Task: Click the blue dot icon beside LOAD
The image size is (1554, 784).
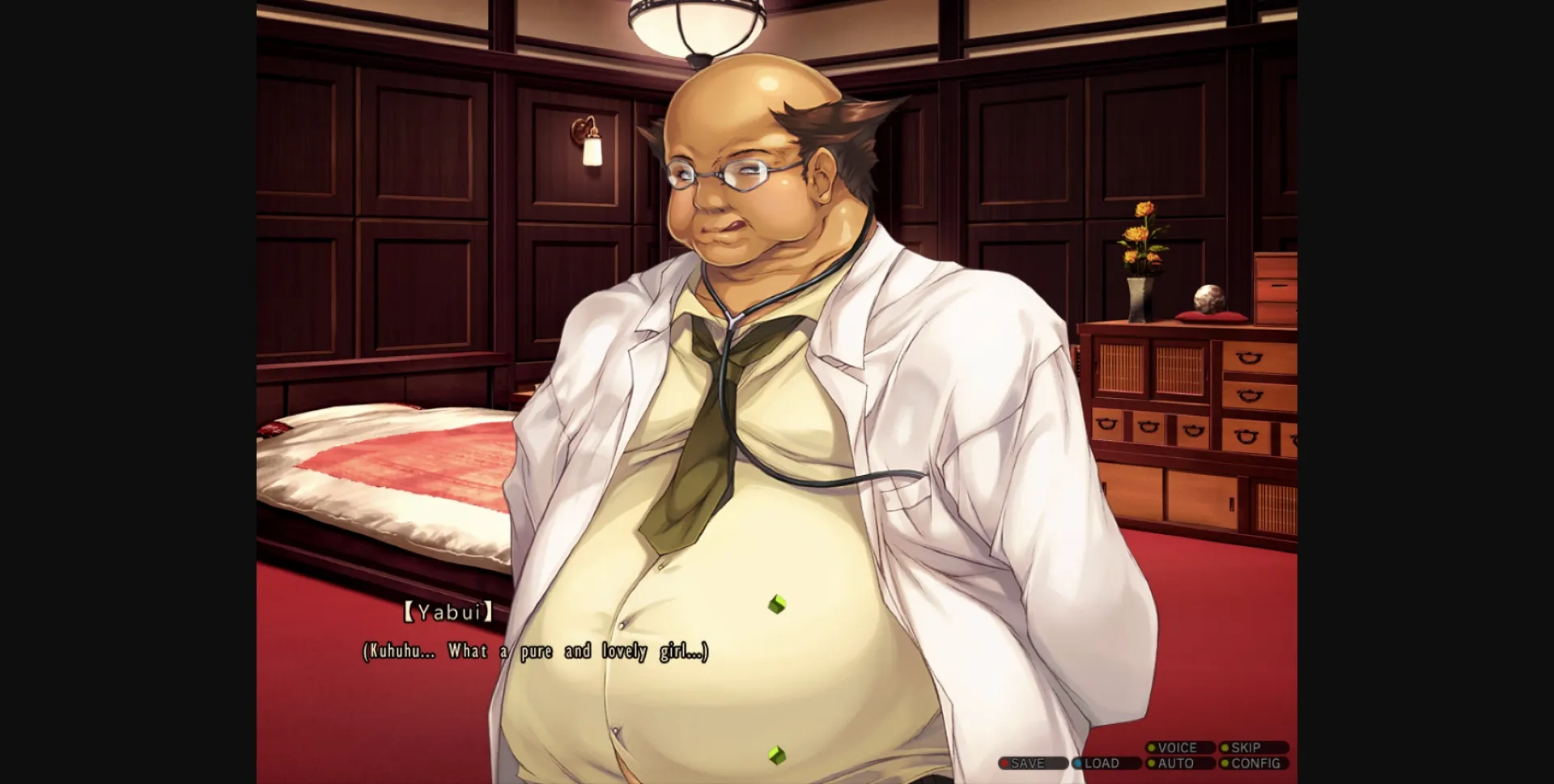Action: pyautogui.click(x=1077, y=763)
